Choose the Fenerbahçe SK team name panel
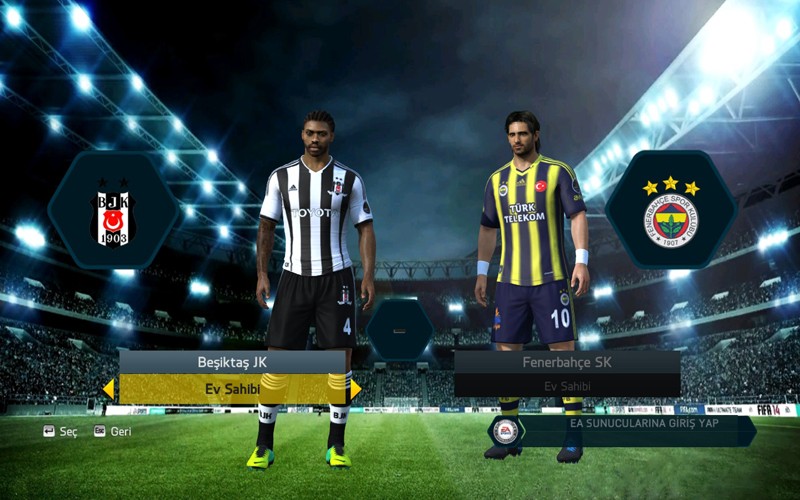Screen dimensions: 800x500 pyautogui.click(x=567, y=362)
